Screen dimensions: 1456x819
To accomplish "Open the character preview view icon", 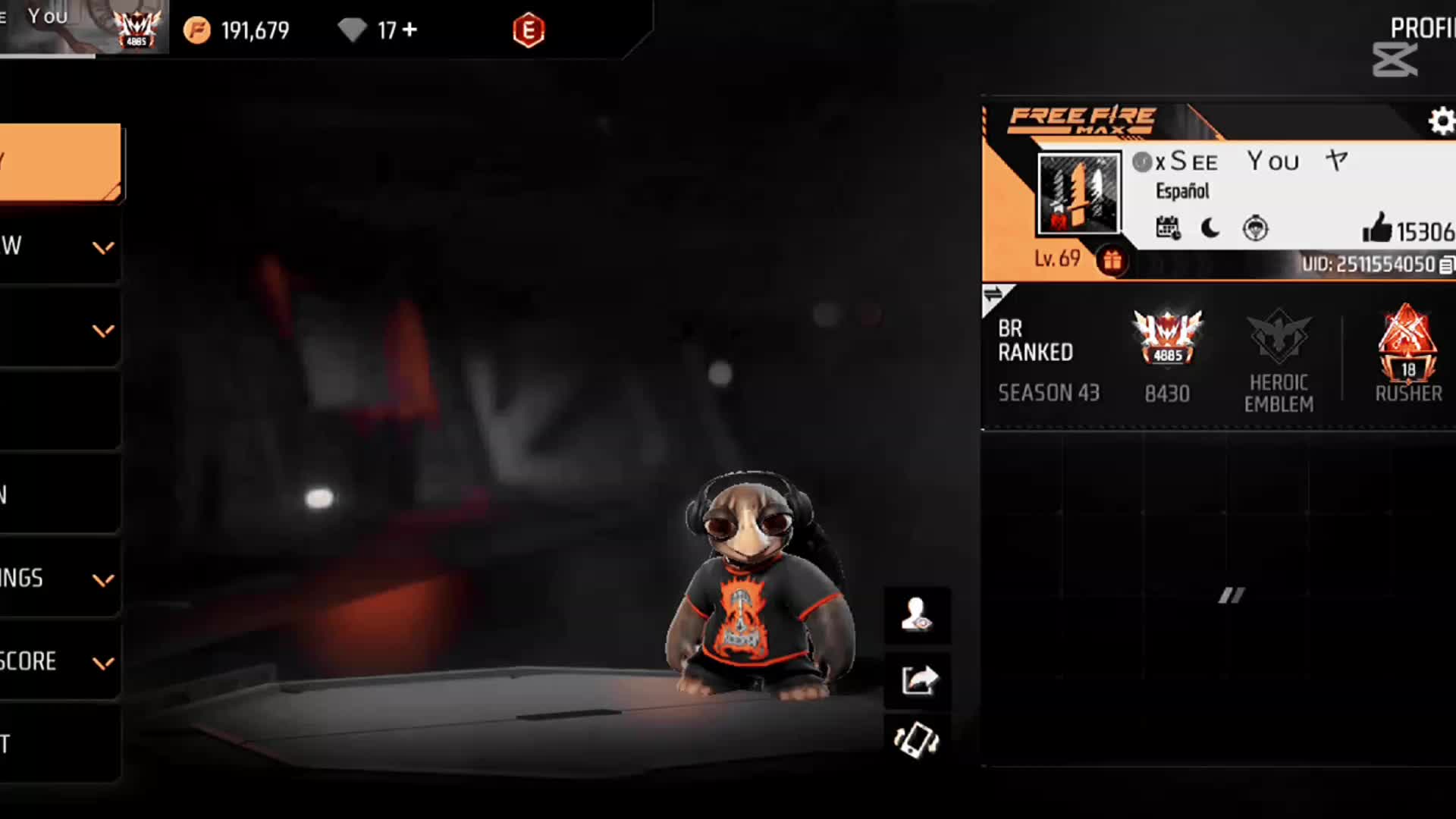I will pos(917,615).
